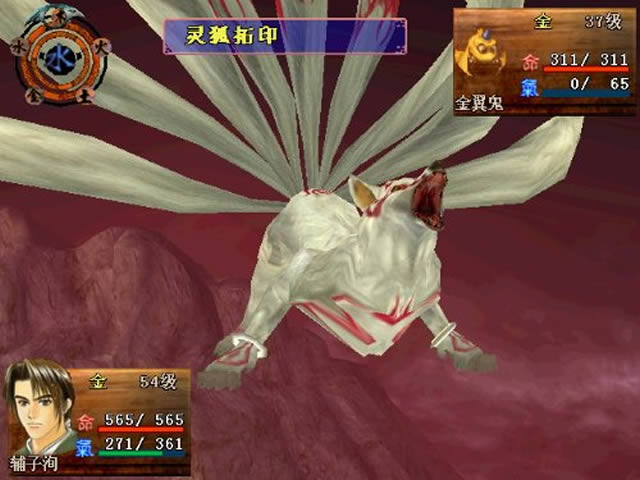Click the 灵狐拓印 skill name banner
Image resolution: width=640 pixels, height=480 pixels.
coord(285,37)
